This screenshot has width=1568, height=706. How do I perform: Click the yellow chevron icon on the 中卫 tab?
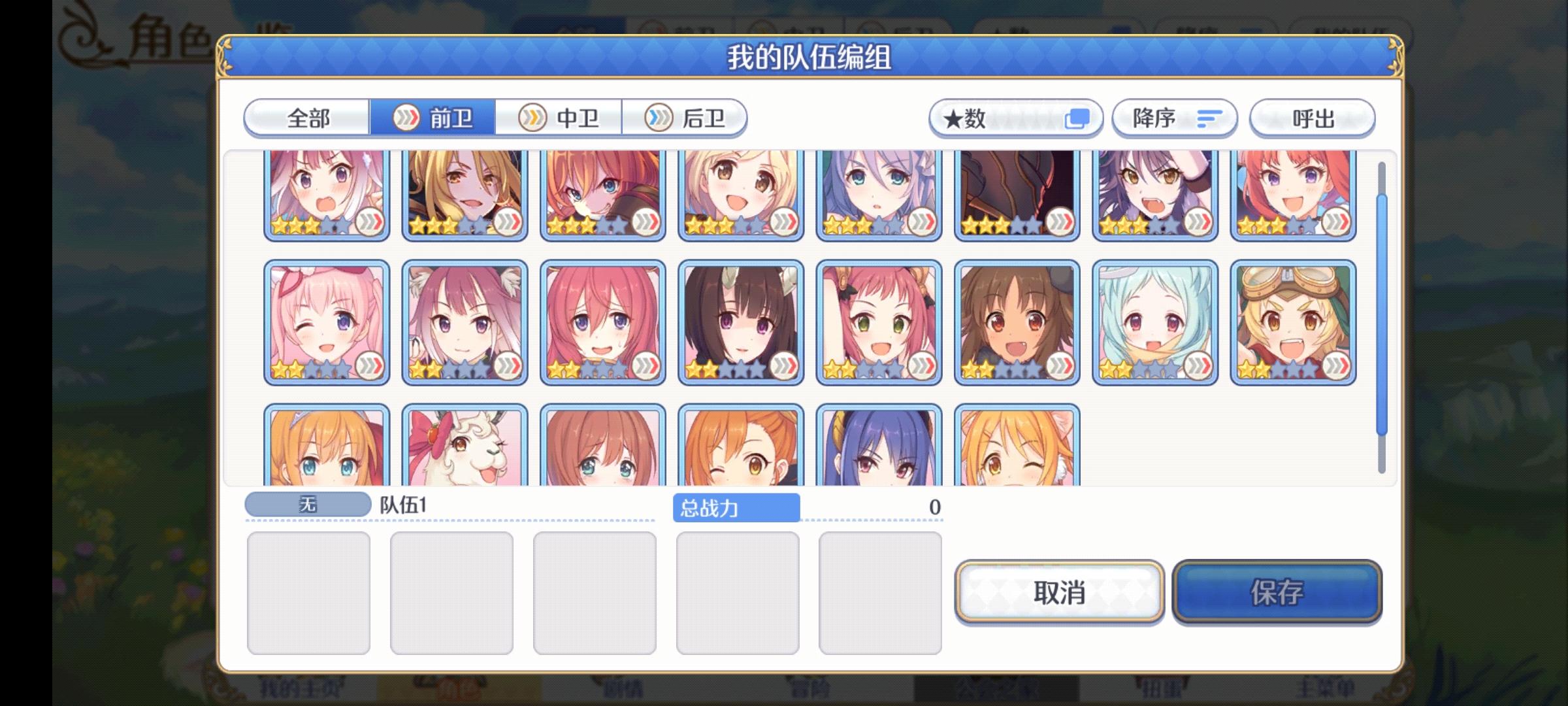tap(532, 118)
